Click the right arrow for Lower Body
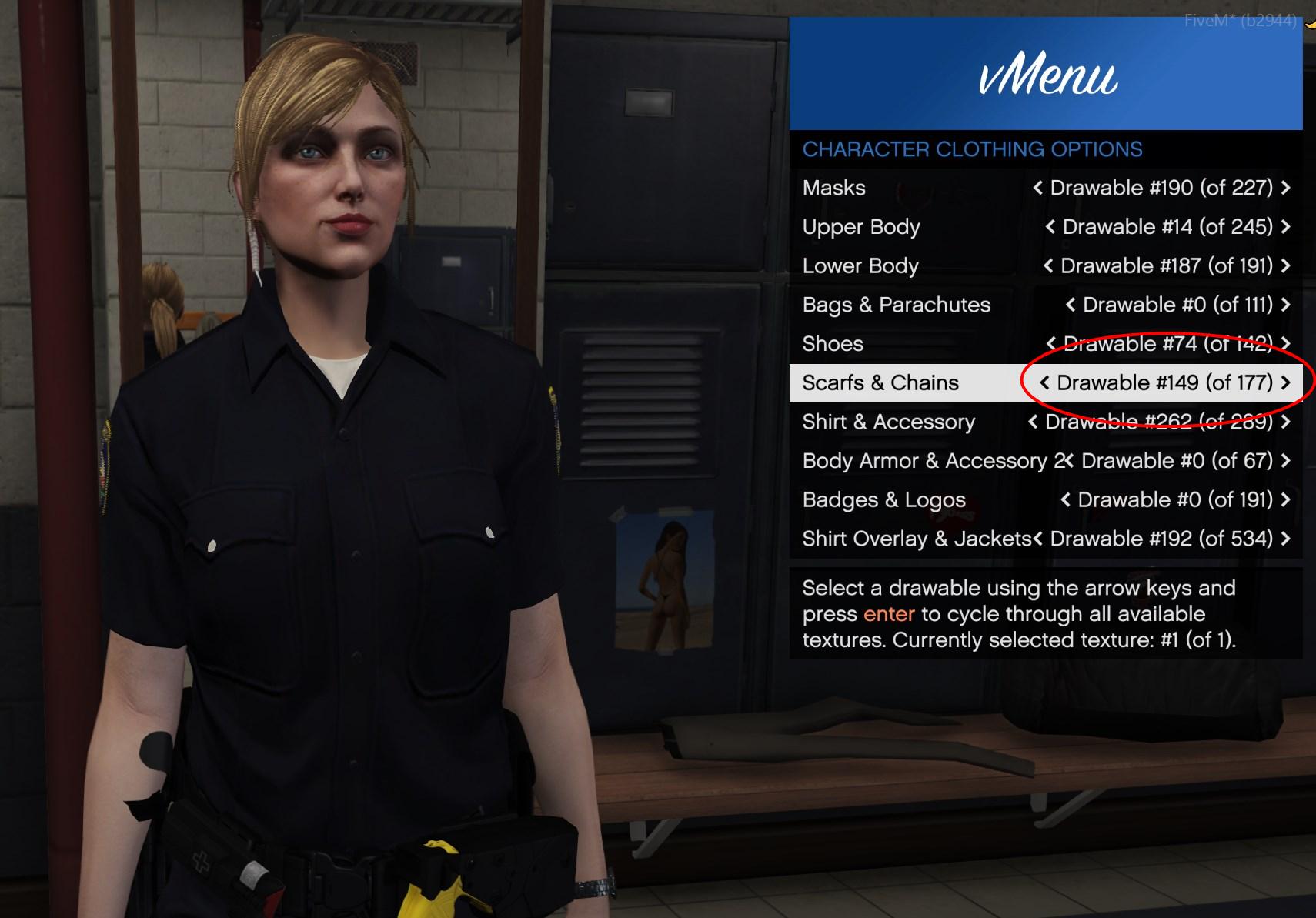The width and height of the screenshot is (1316, 918). pyautogui.click(x=1286, y=265)
